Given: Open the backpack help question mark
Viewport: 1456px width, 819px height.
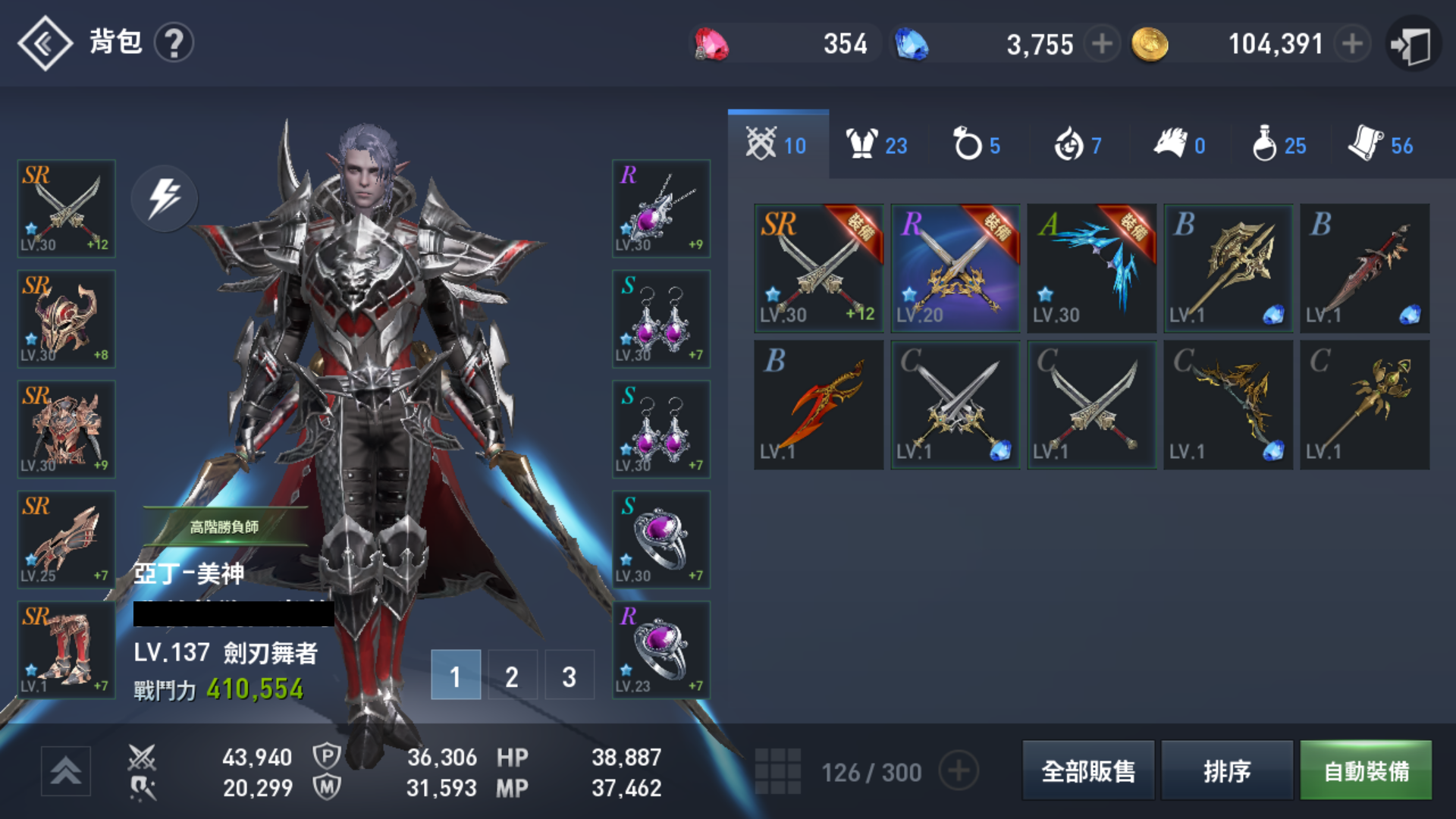Looking at the screenshot, I should (174, 43).
